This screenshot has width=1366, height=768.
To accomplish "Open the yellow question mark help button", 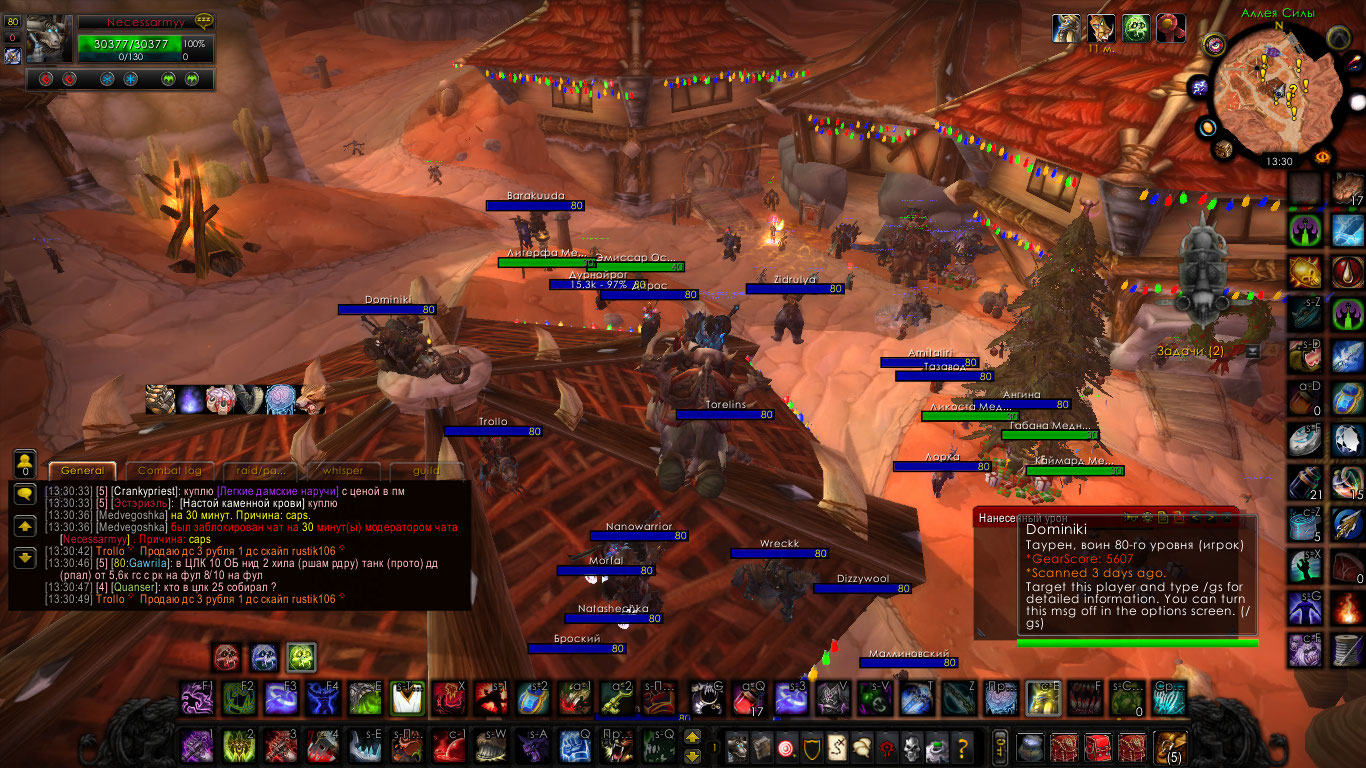I will tap(962, 746).
